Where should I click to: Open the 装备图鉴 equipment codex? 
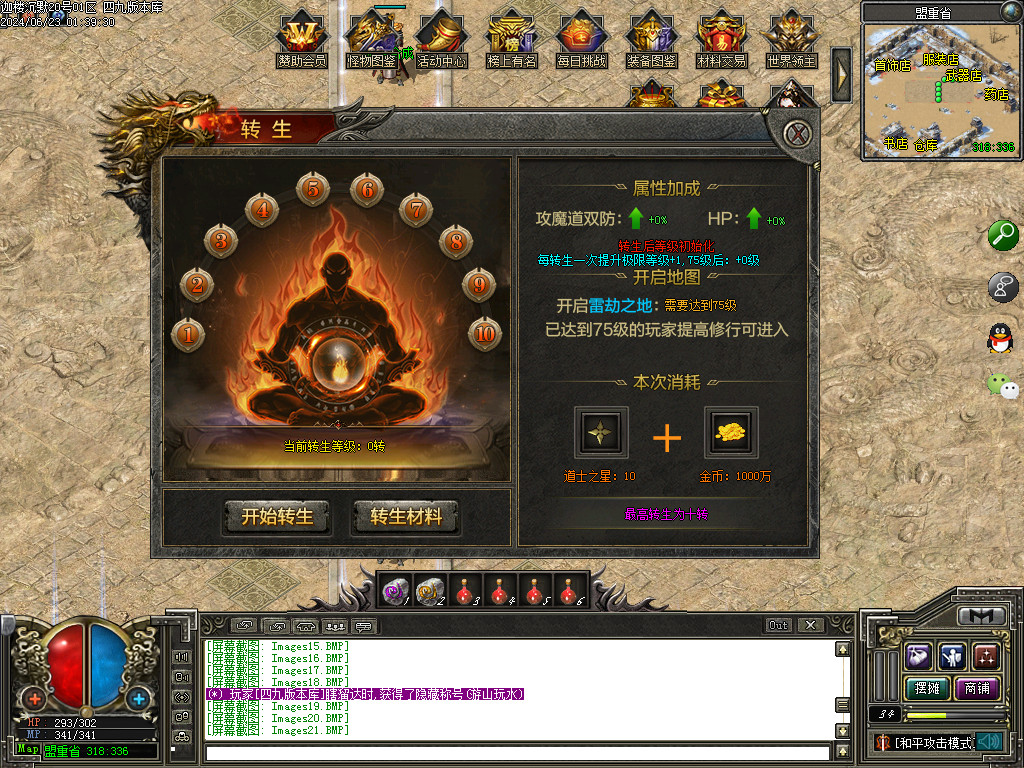(652, 38)
